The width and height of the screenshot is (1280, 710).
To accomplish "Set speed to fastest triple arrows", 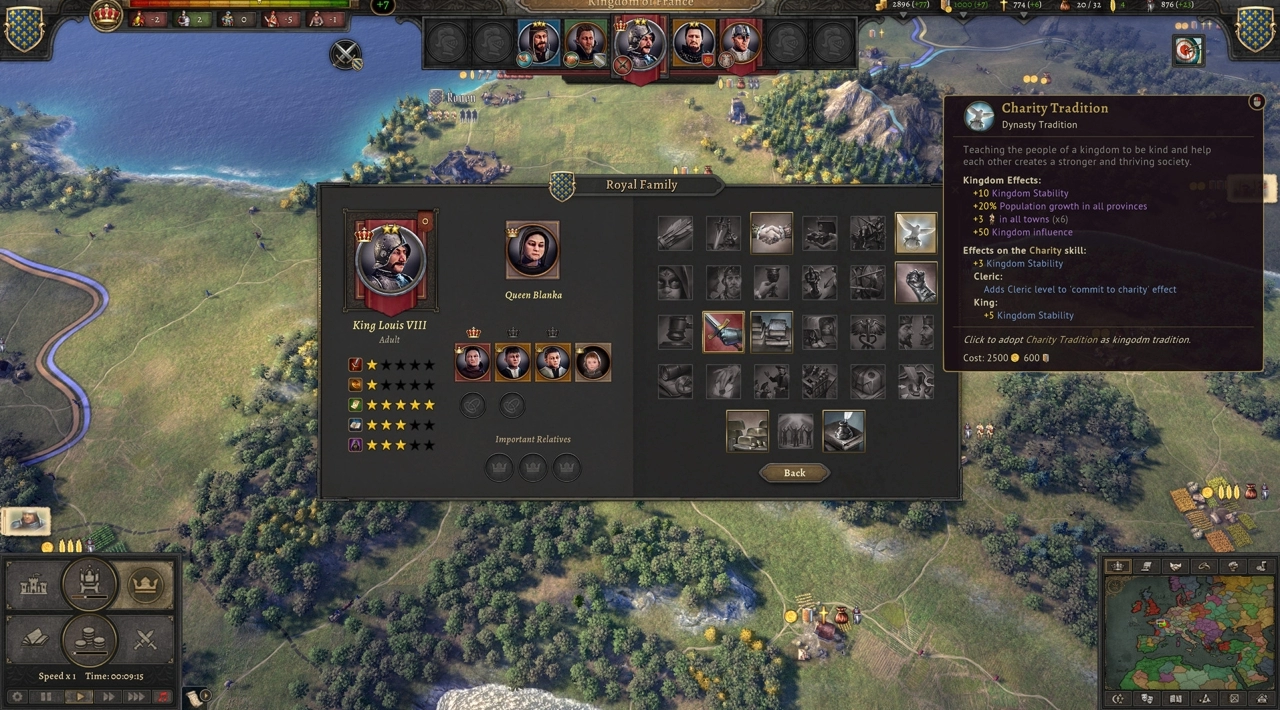I will (x=135, y=697).
